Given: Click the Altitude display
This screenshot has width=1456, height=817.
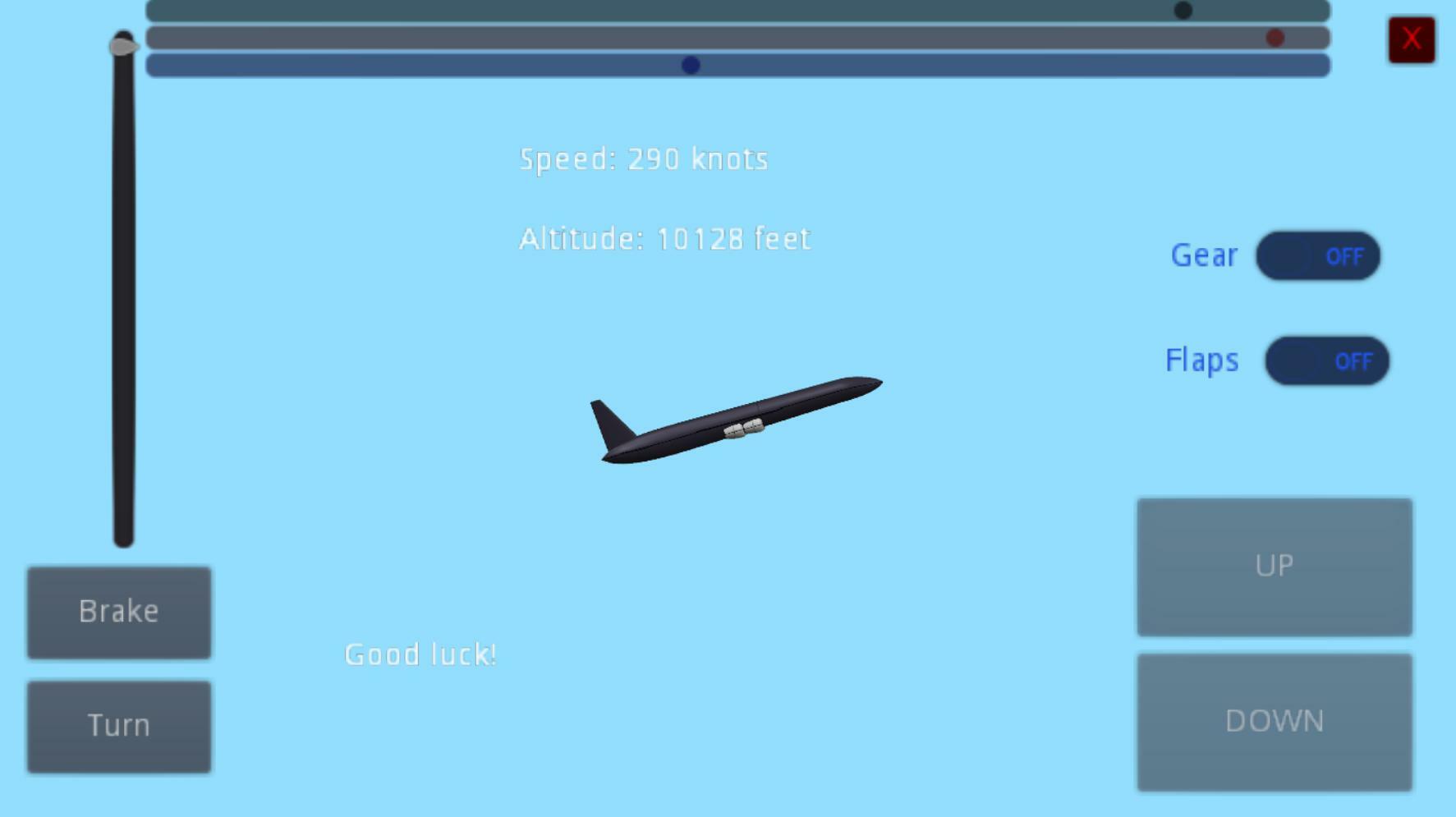Looking at the screenshot, I should (664, 238).
